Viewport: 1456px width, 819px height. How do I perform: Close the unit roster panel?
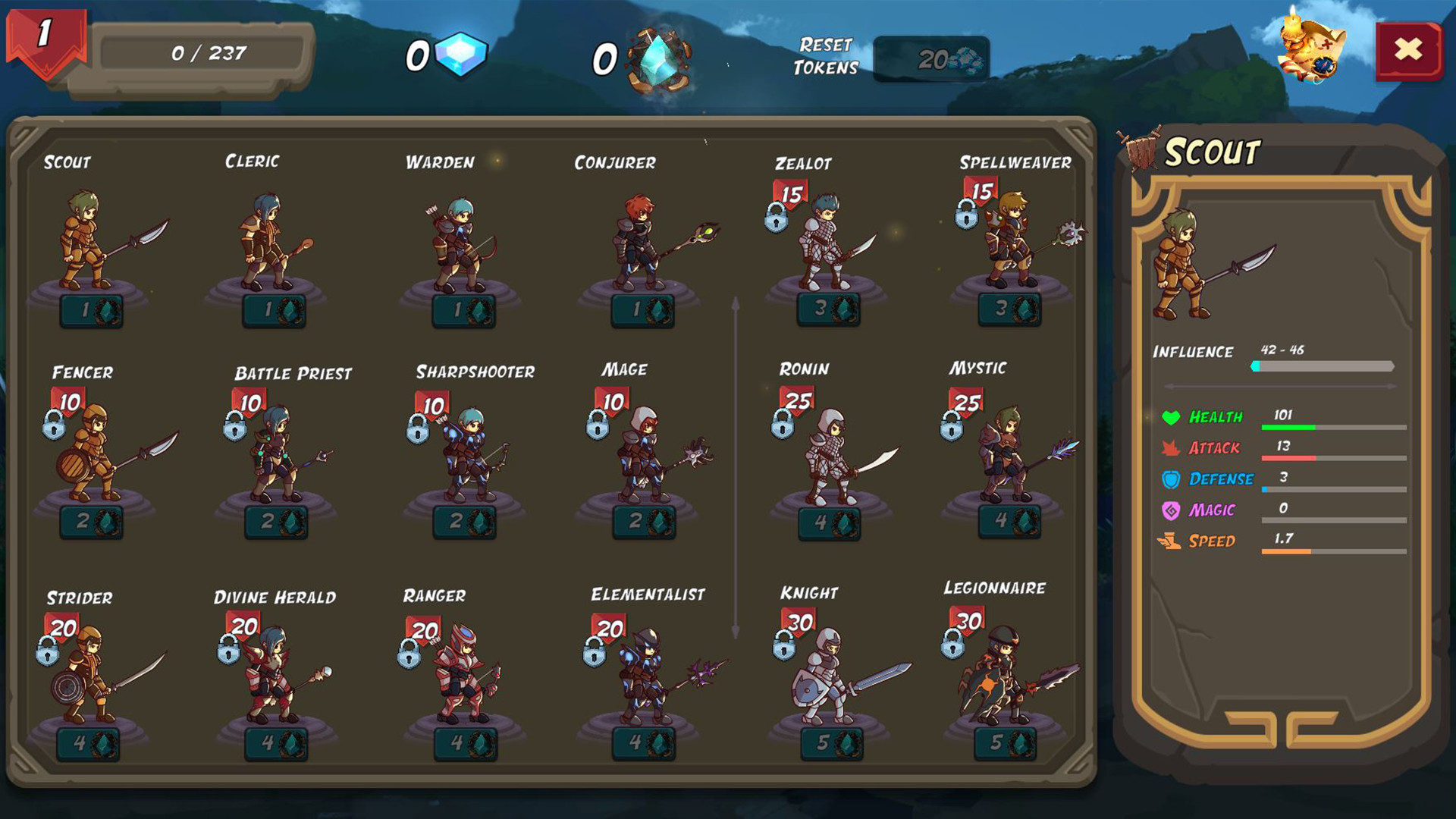(x=1407, y=49)
